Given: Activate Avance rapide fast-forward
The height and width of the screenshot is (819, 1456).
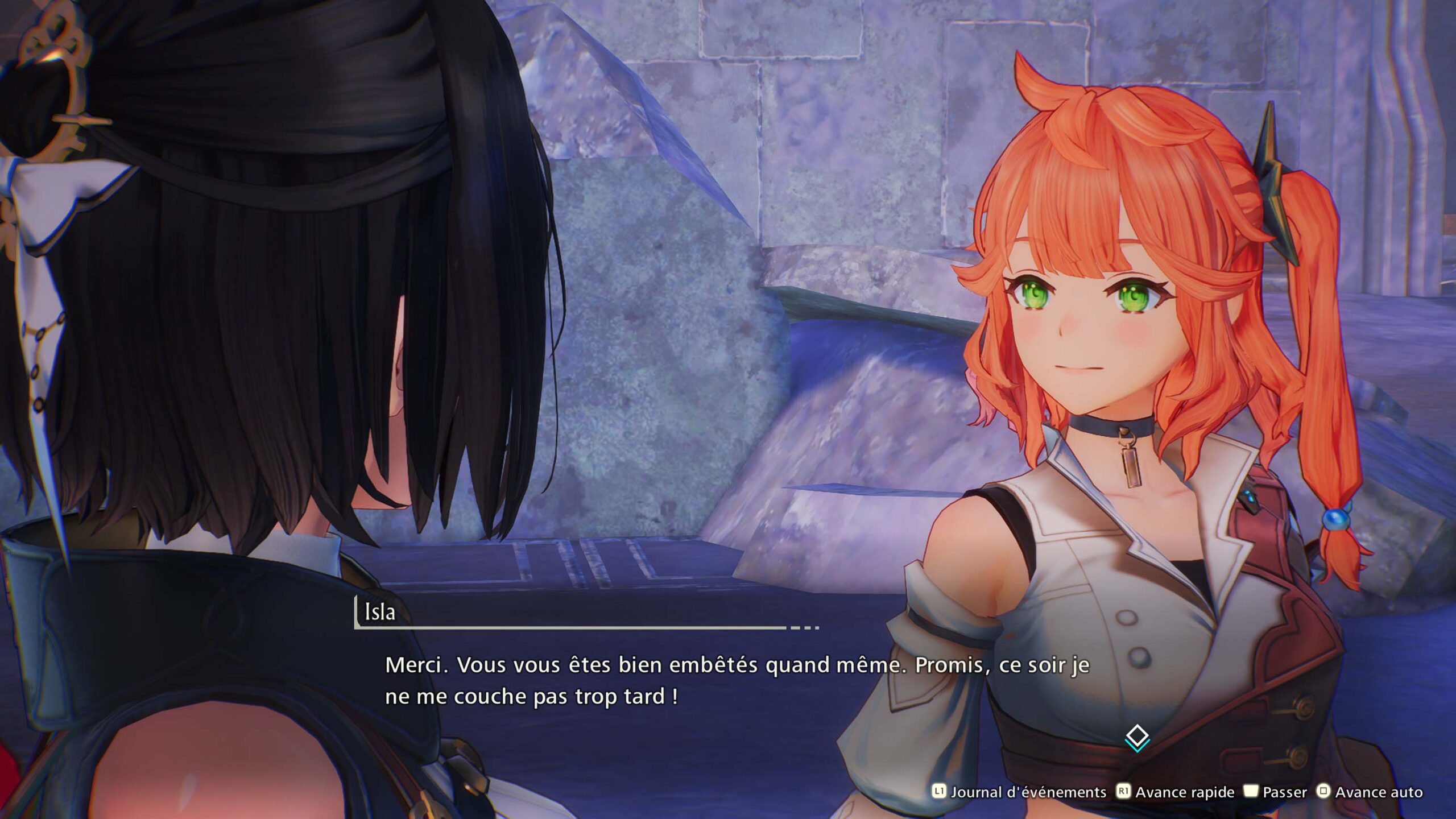Looking at the screenshot, I should click(x=1176, y=792).
